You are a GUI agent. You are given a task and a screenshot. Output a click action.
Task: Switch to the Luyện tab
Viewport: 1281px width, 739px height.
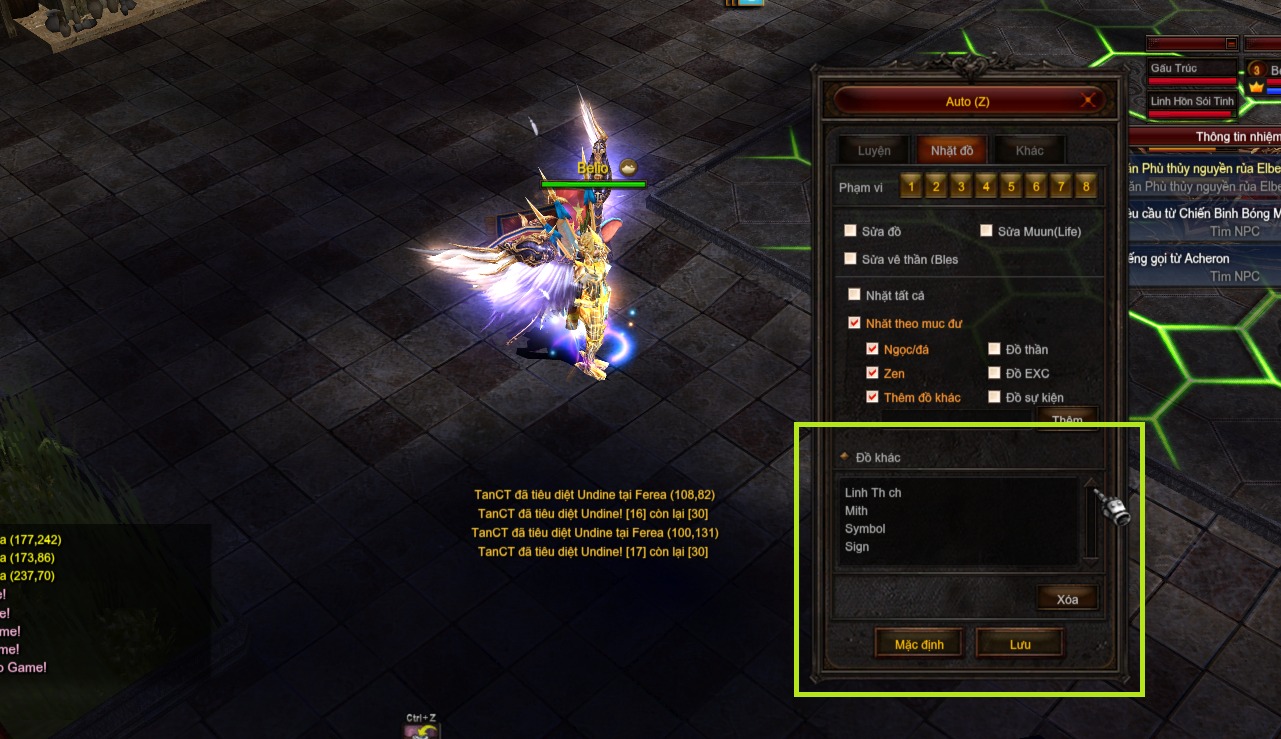[x=874, y=151]
